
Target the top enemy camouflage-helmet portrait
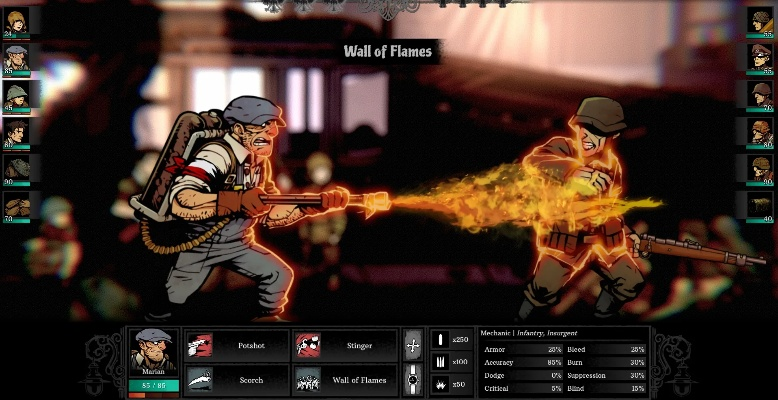(761, 20)
